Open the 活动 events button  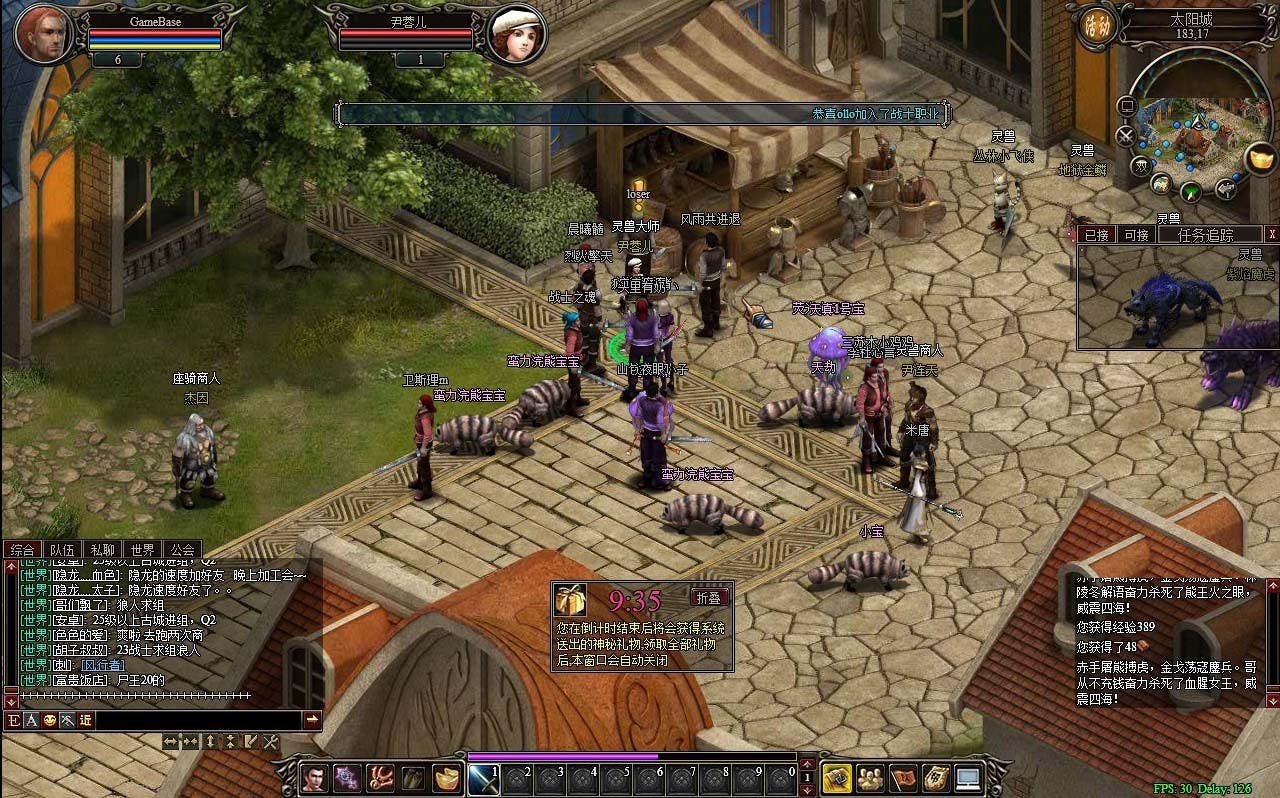[1093, 26]
